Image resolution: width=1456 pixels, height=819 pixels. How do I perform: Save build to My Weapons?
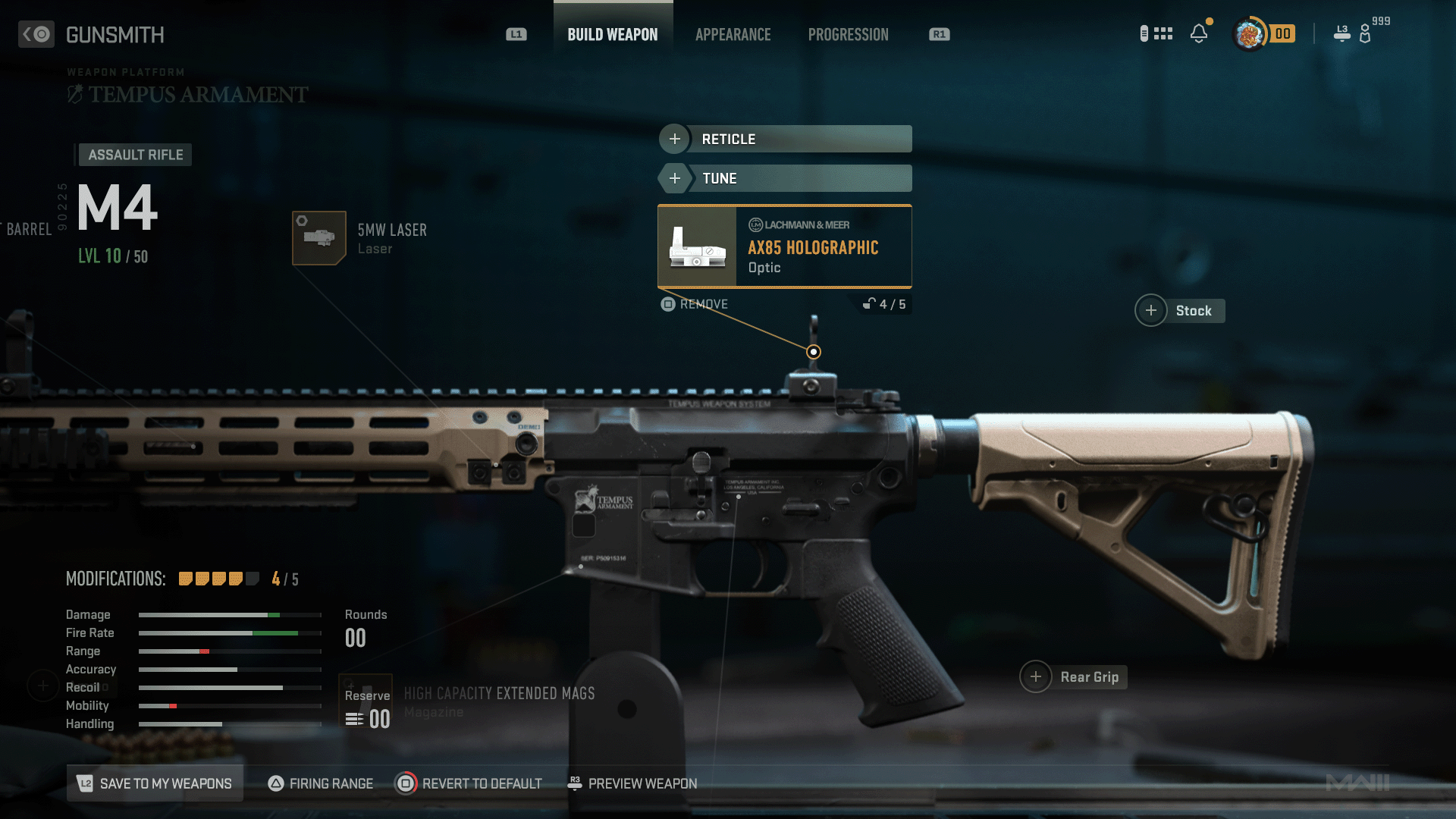coord(155,783)
